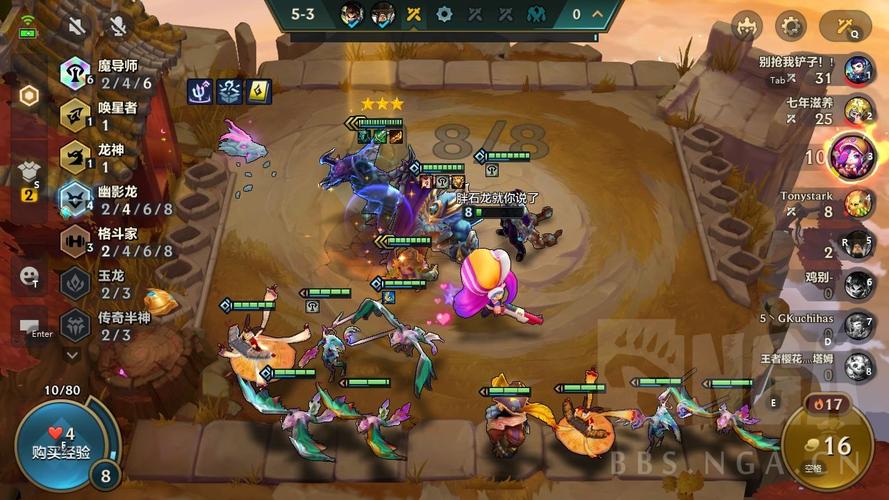Expand the trait list with the down arrow
The height and width of the screenshot is (500, 889).
point(71,354)
